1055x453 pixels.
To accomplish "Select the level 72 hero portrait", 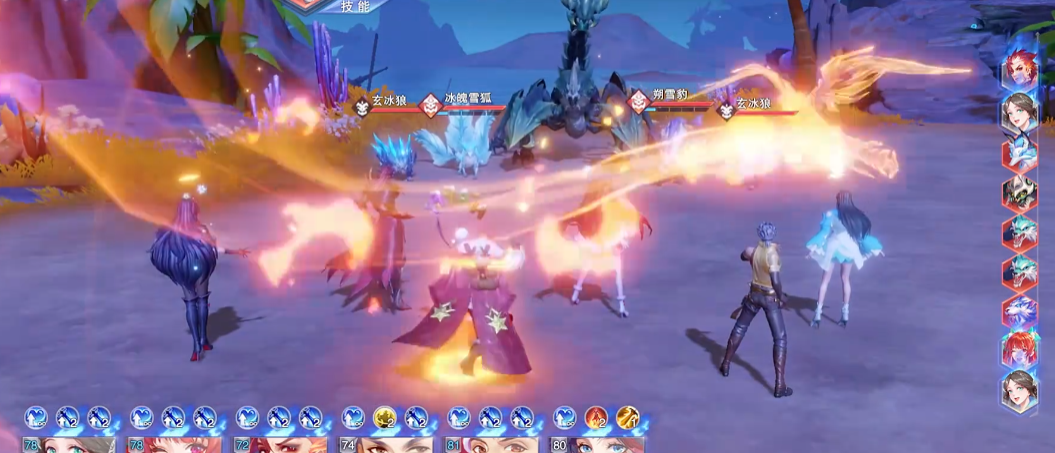I will coord(278,443).
